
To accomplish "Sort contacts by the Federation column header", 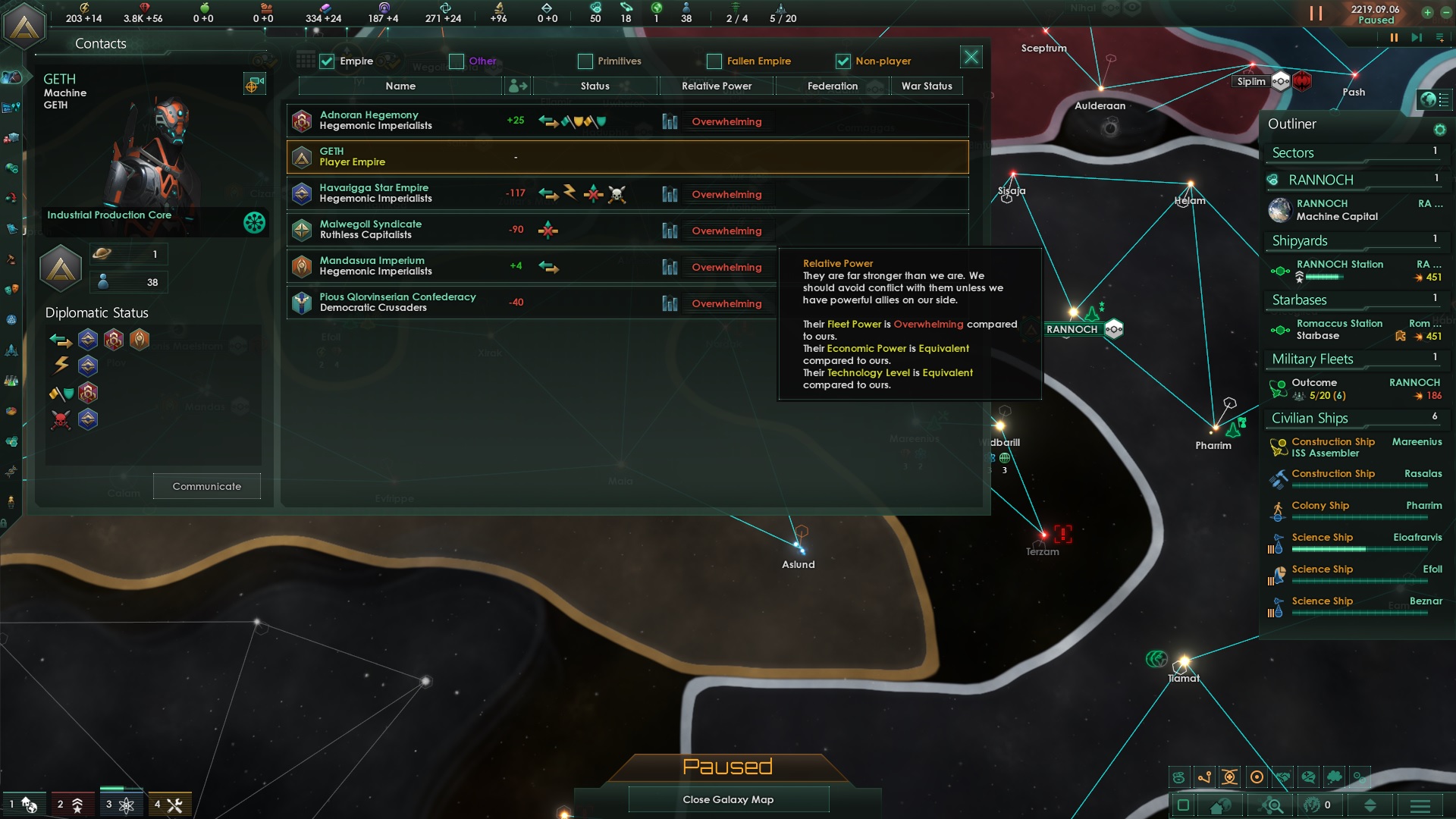I will pos(833,86).
